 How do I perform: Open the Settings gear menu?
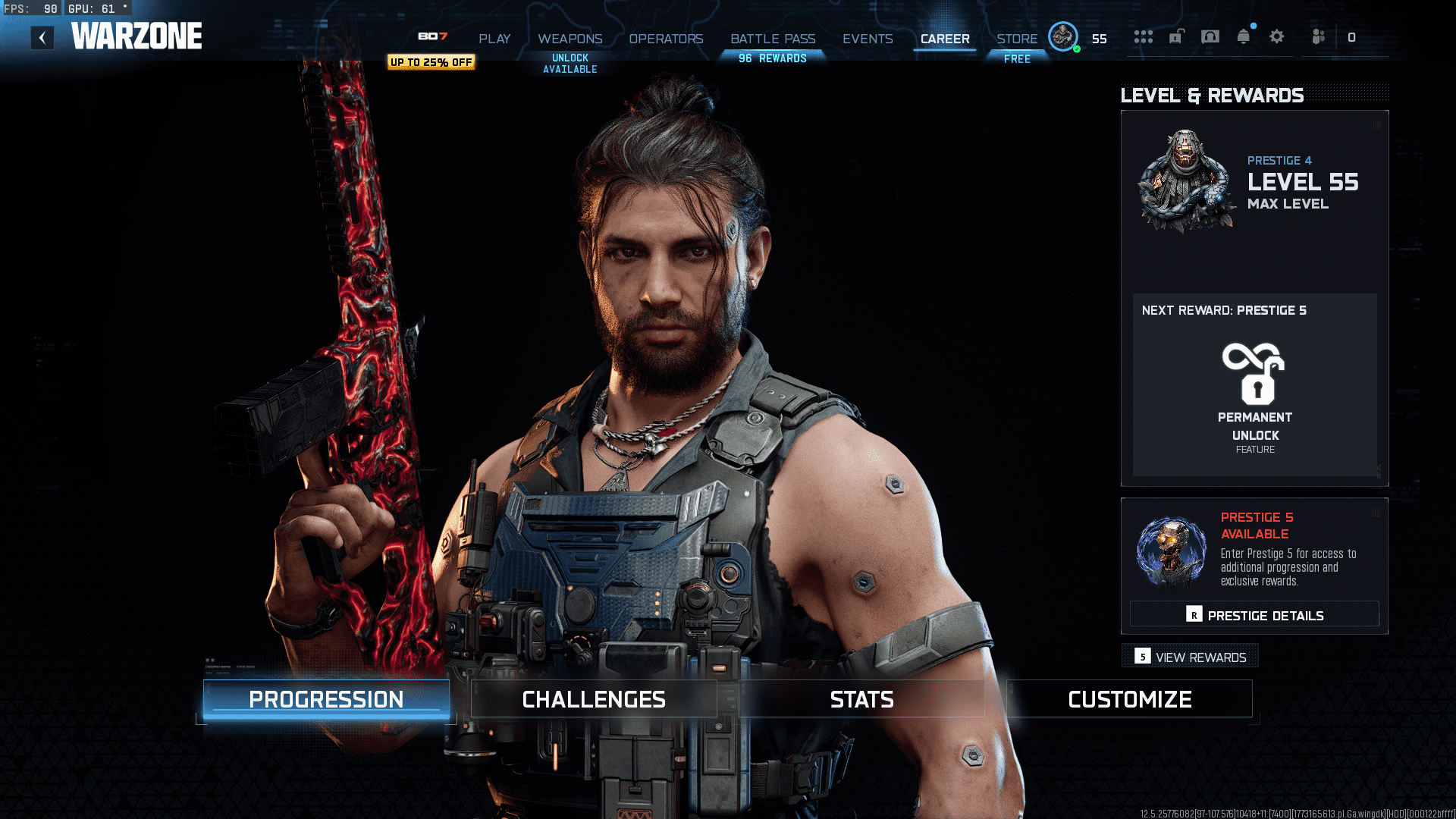[x=1277, y=36]
